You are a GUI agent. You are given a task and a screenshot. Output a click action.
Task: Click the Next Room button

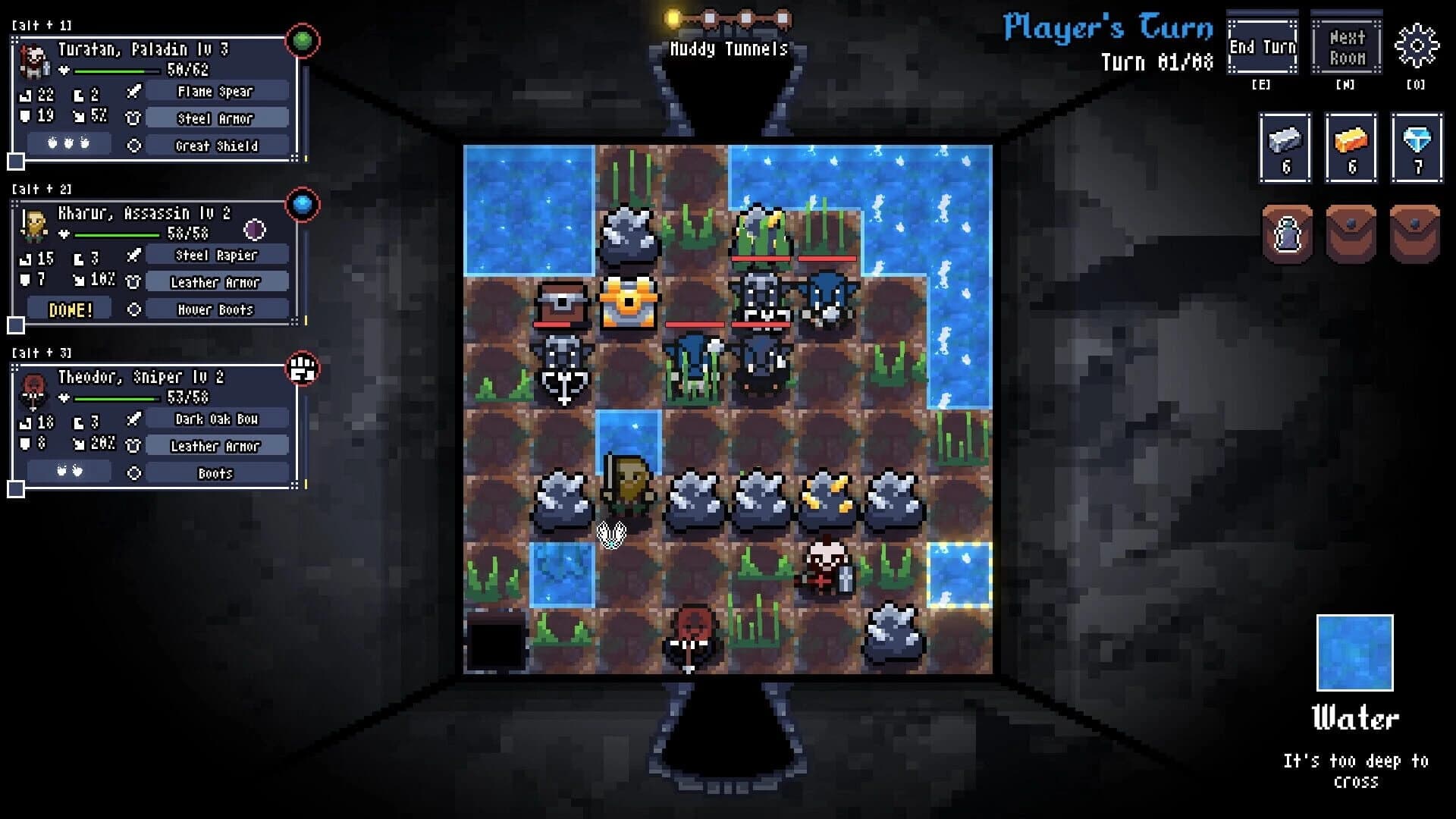click(x=1346, y=45)
